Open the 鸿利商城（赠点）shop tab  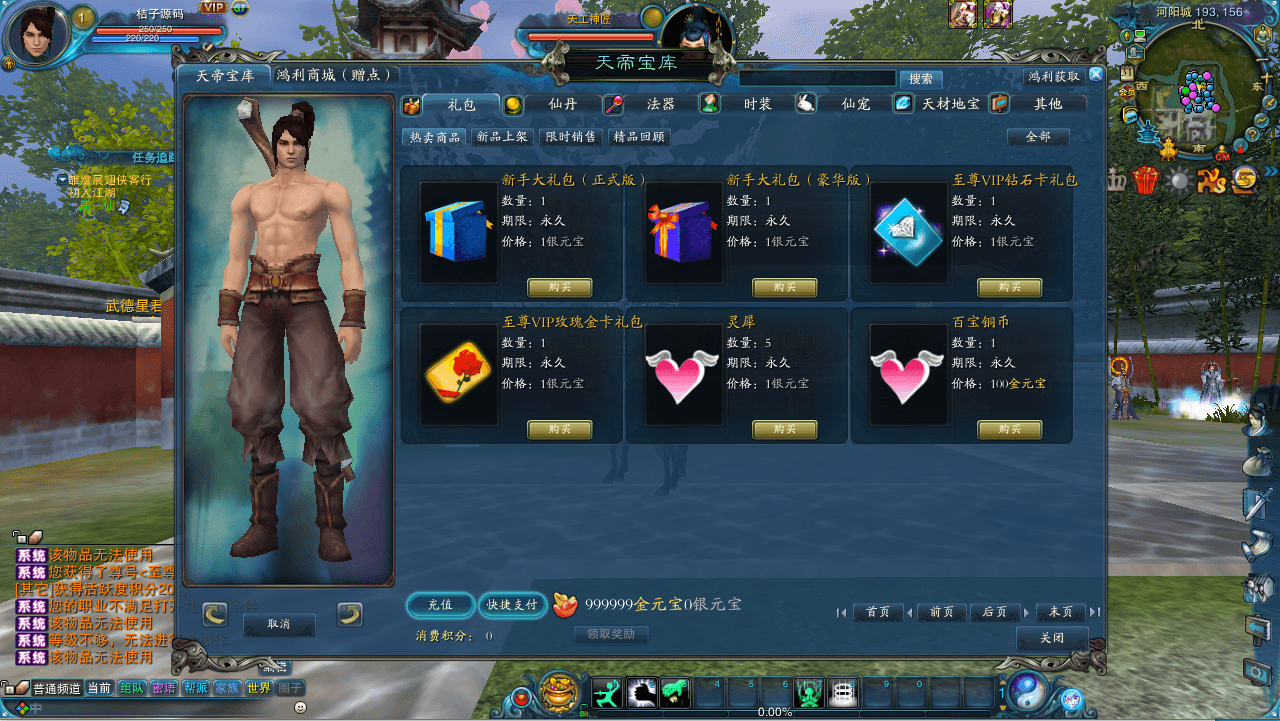(337, 75)
